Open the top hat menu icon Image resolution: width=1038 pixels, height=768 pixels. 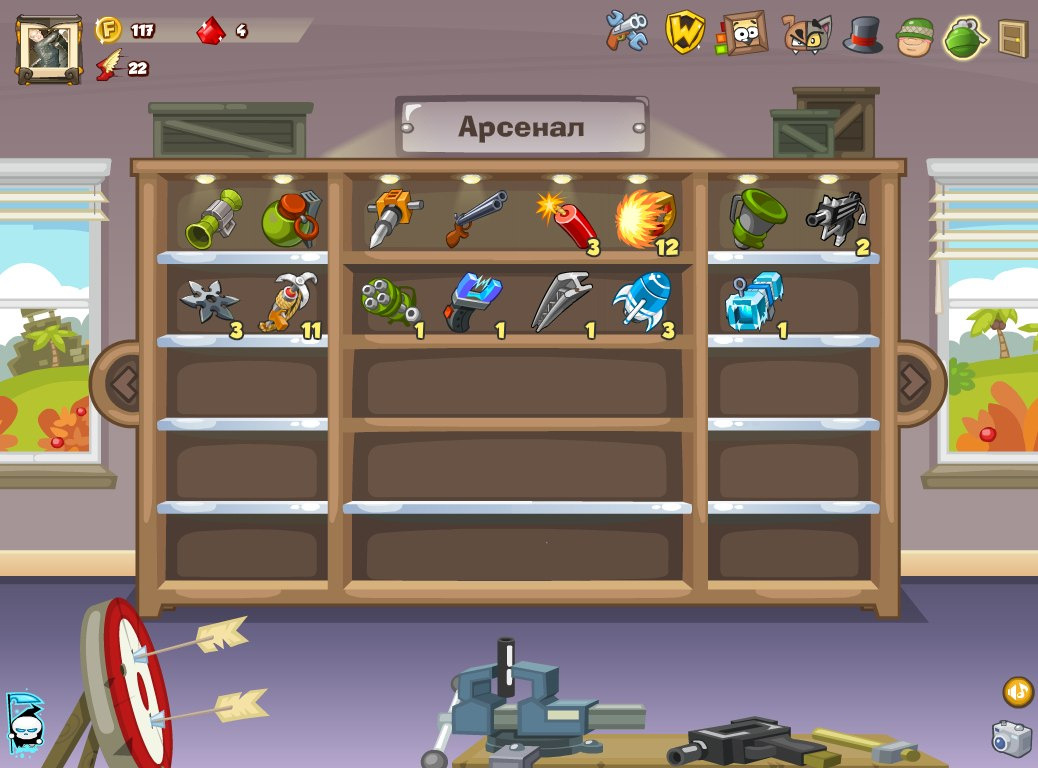(862, 34)
